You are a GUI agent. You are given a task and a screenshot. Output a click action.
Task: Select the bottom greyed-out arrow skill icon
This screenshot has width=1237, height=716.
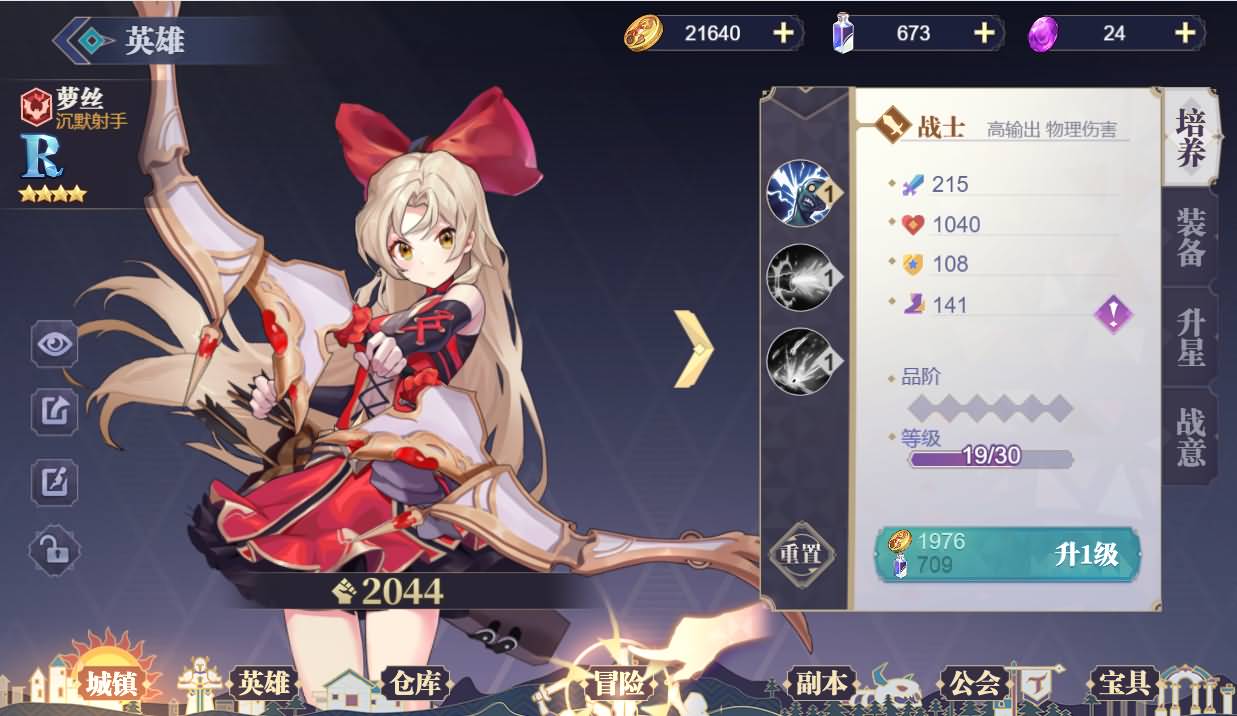click(x=800, y=361)
